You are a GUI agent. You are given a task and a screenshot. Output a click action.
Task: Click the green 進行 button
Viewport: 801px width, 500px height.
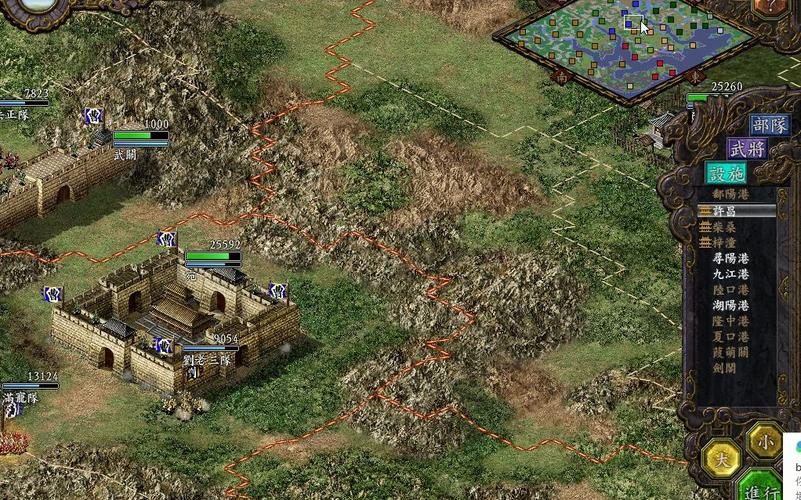762,489
